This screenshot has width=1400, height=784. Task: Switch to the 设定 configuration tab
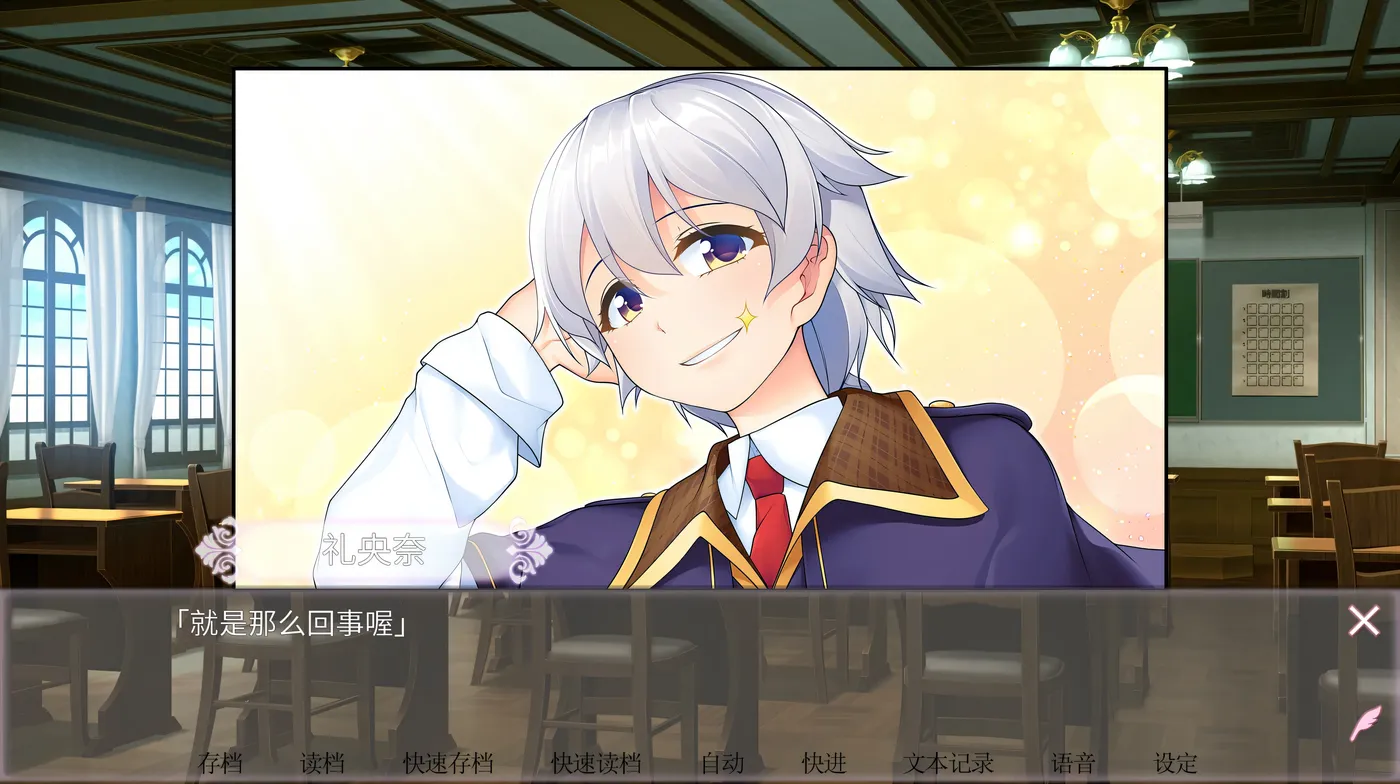pos(1176,762)
